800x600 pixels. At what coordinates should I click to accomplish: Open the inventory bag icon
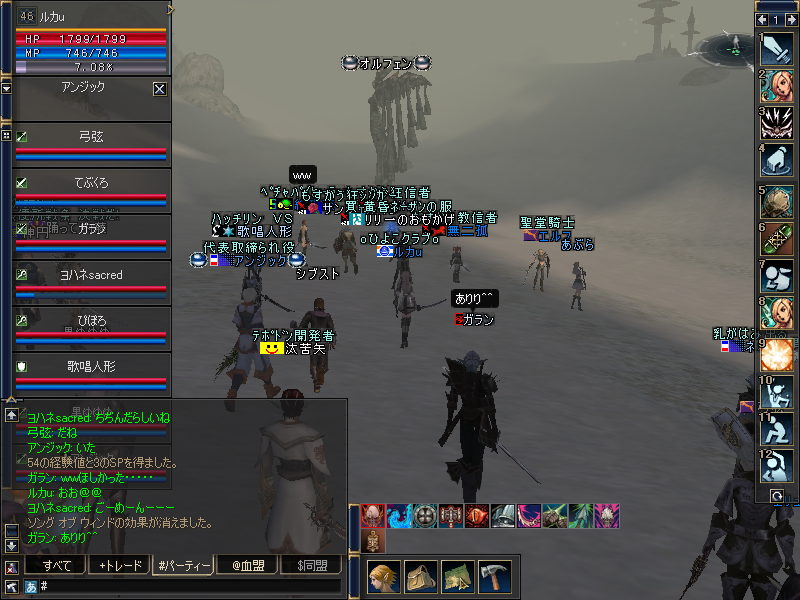point(421,577)
